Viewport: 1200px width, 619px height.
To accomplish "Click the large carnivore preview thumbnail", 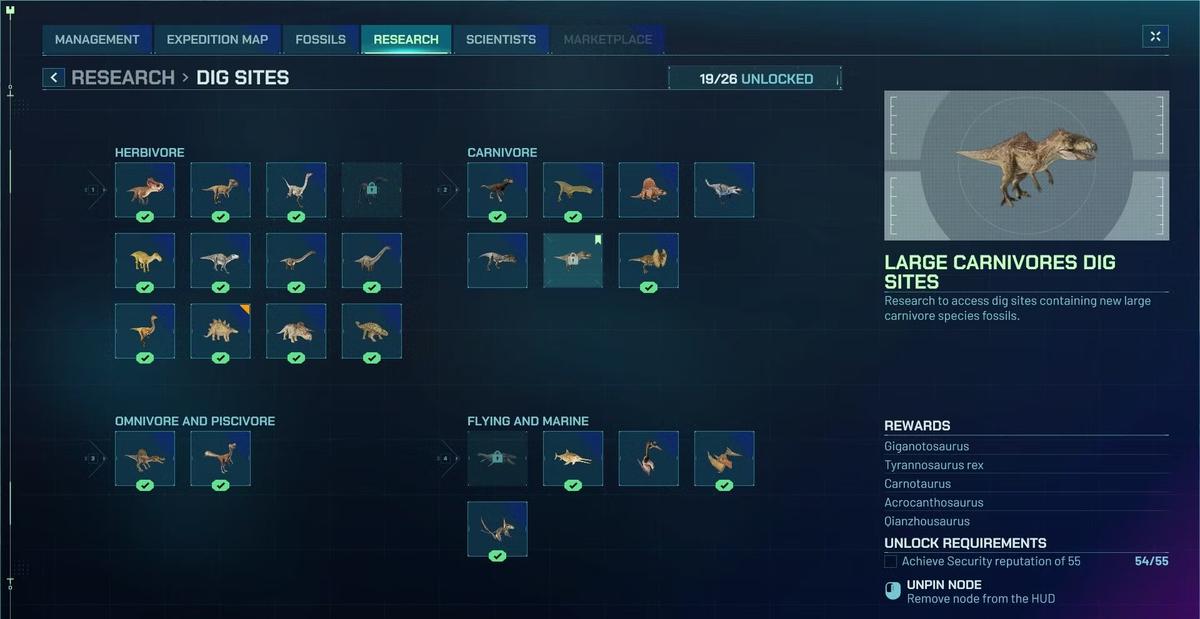I will (1026, 166).
